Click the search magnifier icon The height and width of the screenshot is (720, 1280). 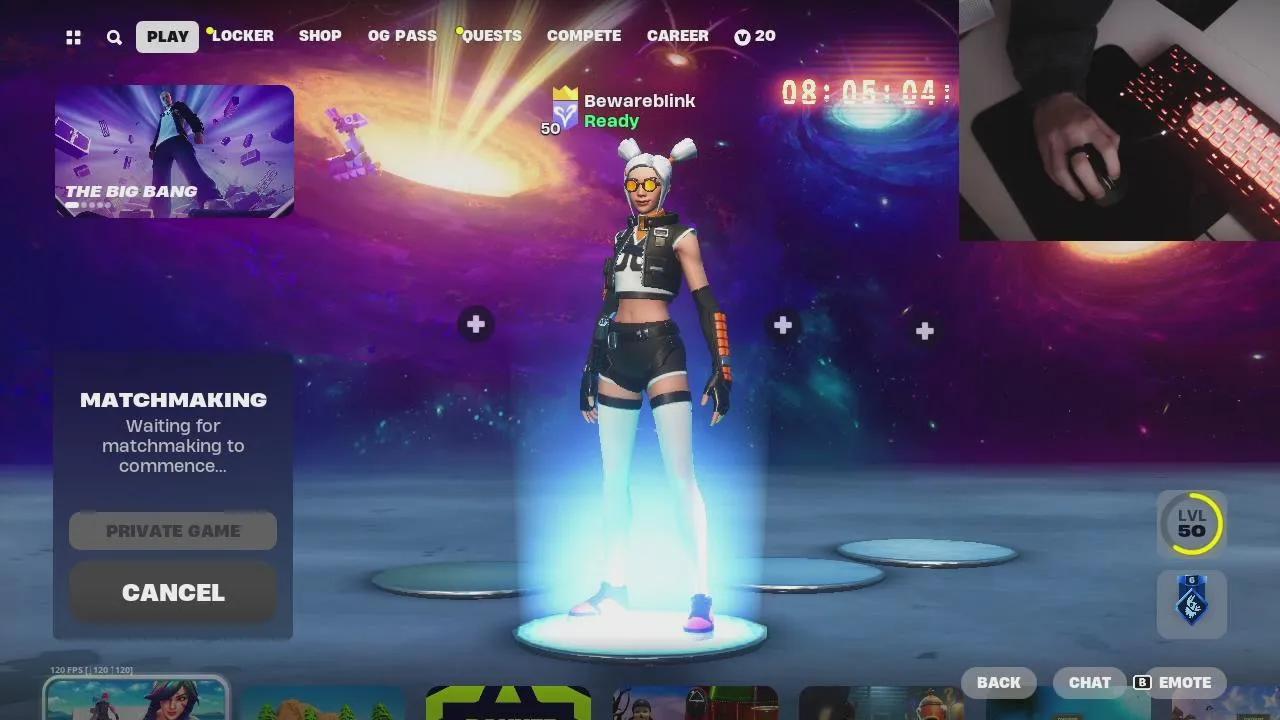coord(114,36)
